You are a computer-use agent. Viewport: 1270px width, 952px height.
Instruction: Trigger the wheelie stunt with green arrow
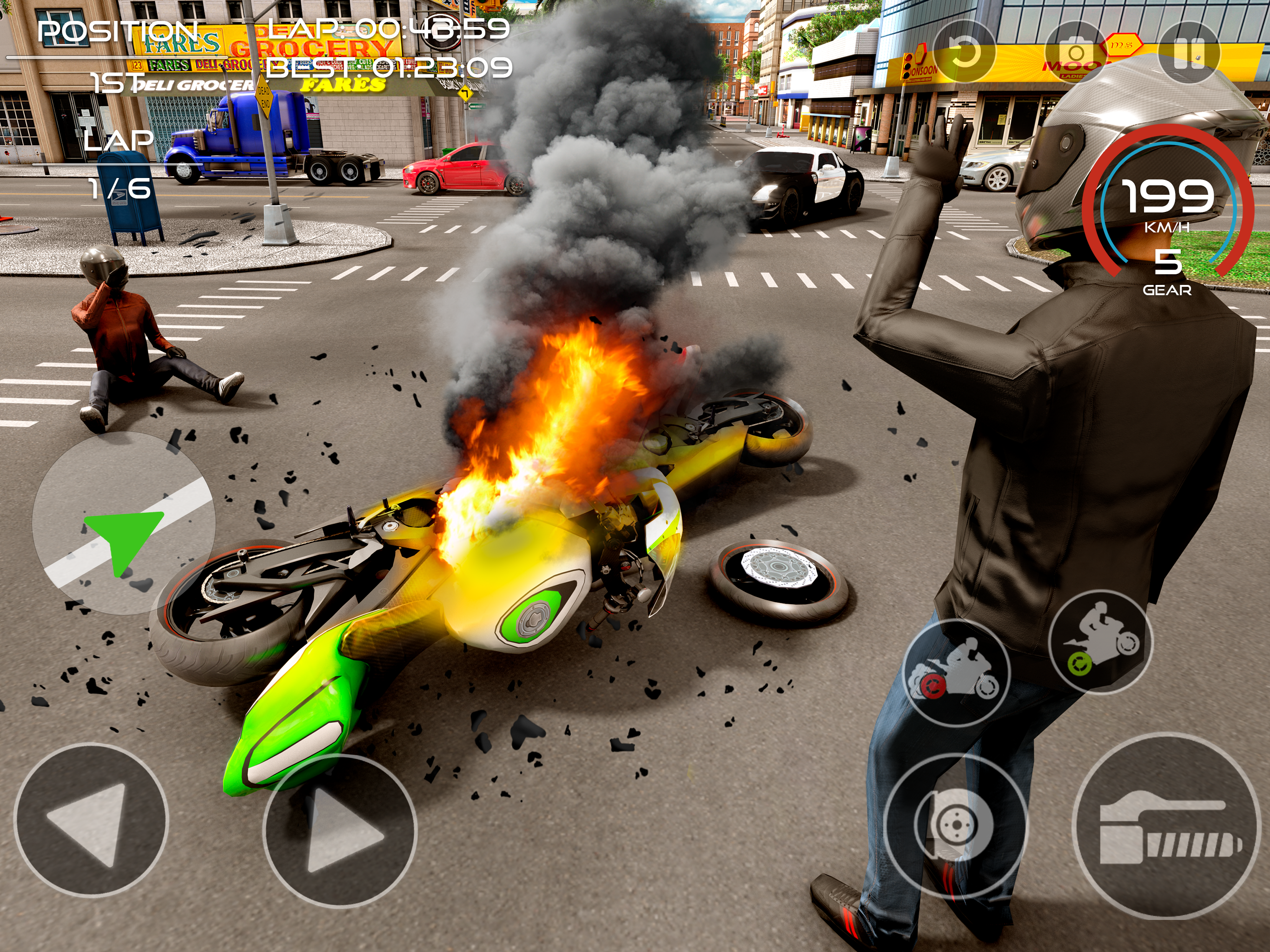pos(1100,642)
